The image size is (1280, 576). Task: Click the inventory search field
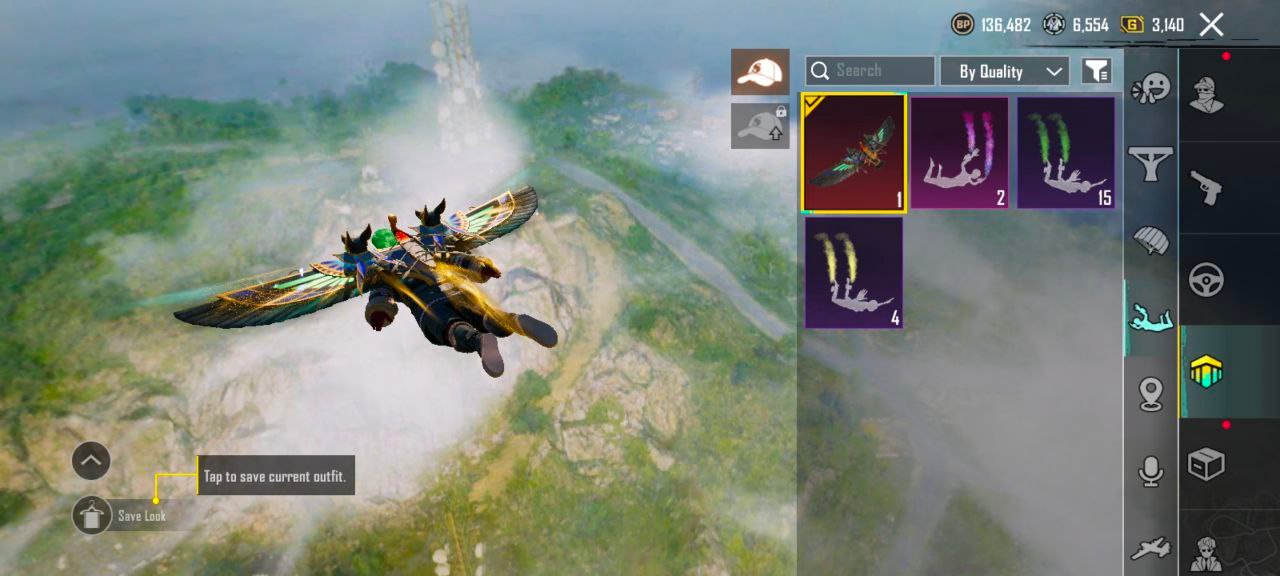tap(870, 71)
